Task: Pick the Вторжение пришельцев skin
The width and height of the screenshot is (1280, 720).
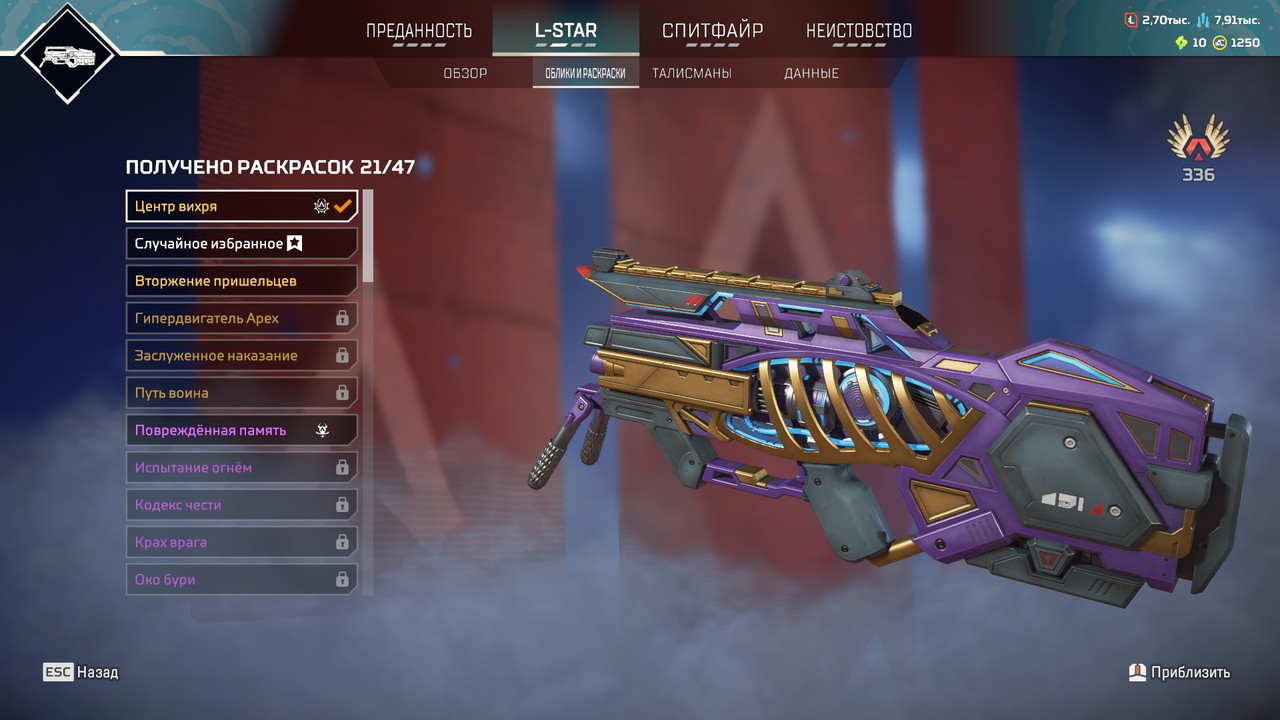Action: click(241, 281)
